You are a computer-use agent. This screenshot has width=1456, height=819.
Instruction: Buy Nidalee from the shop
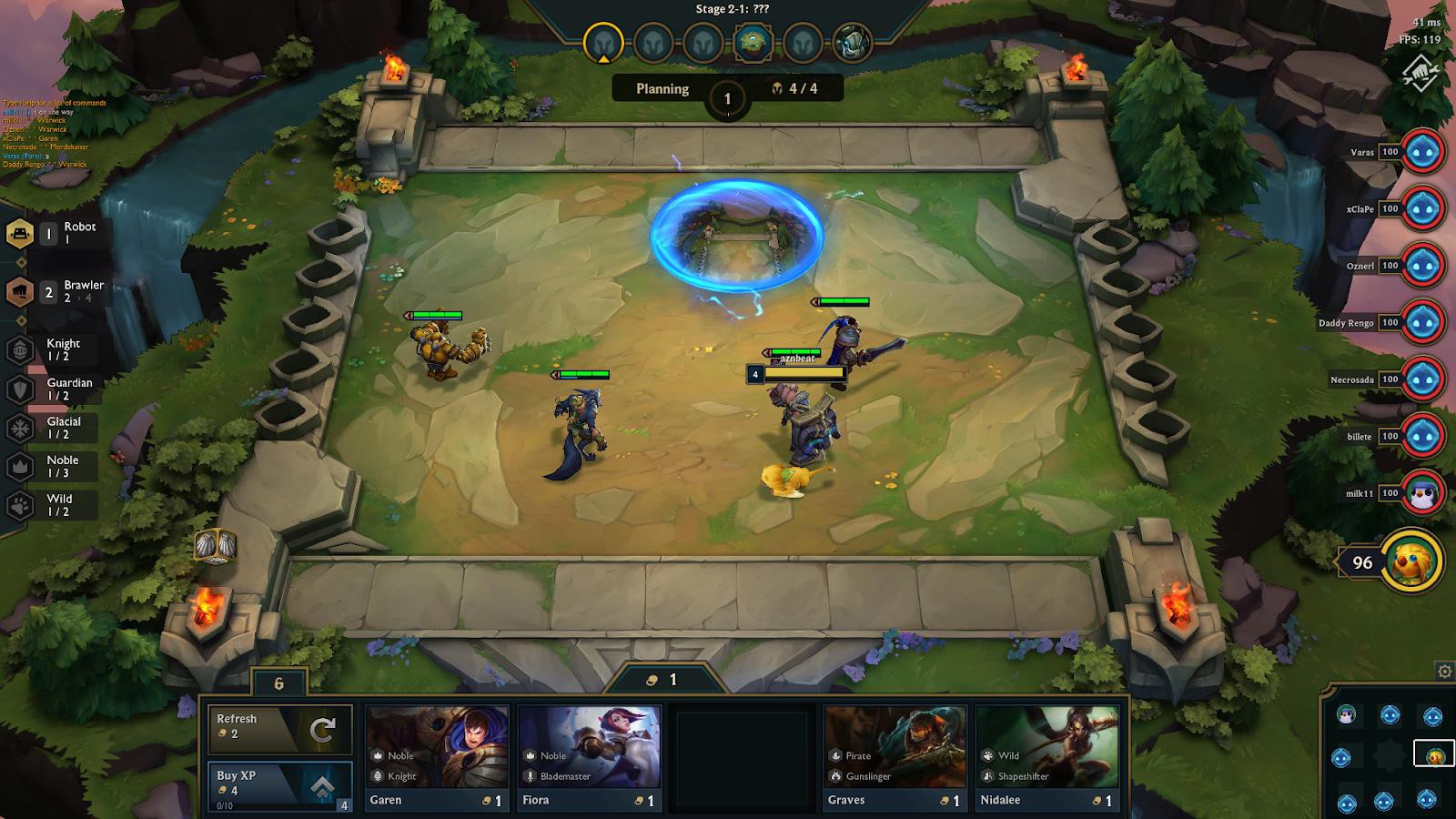[x=1046, y=755]
